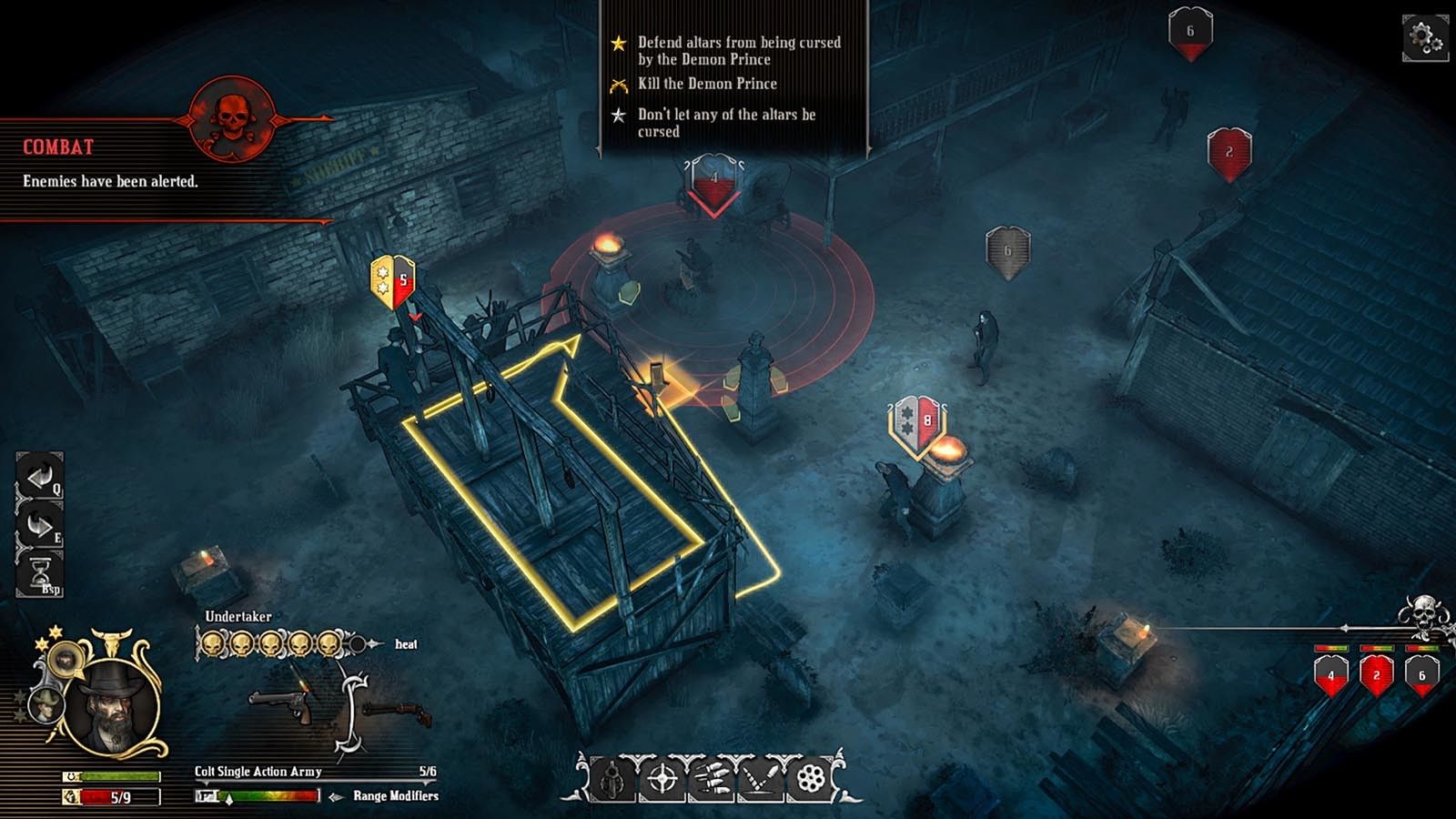Switch to the upper small squad portrait

click(65, 657)
